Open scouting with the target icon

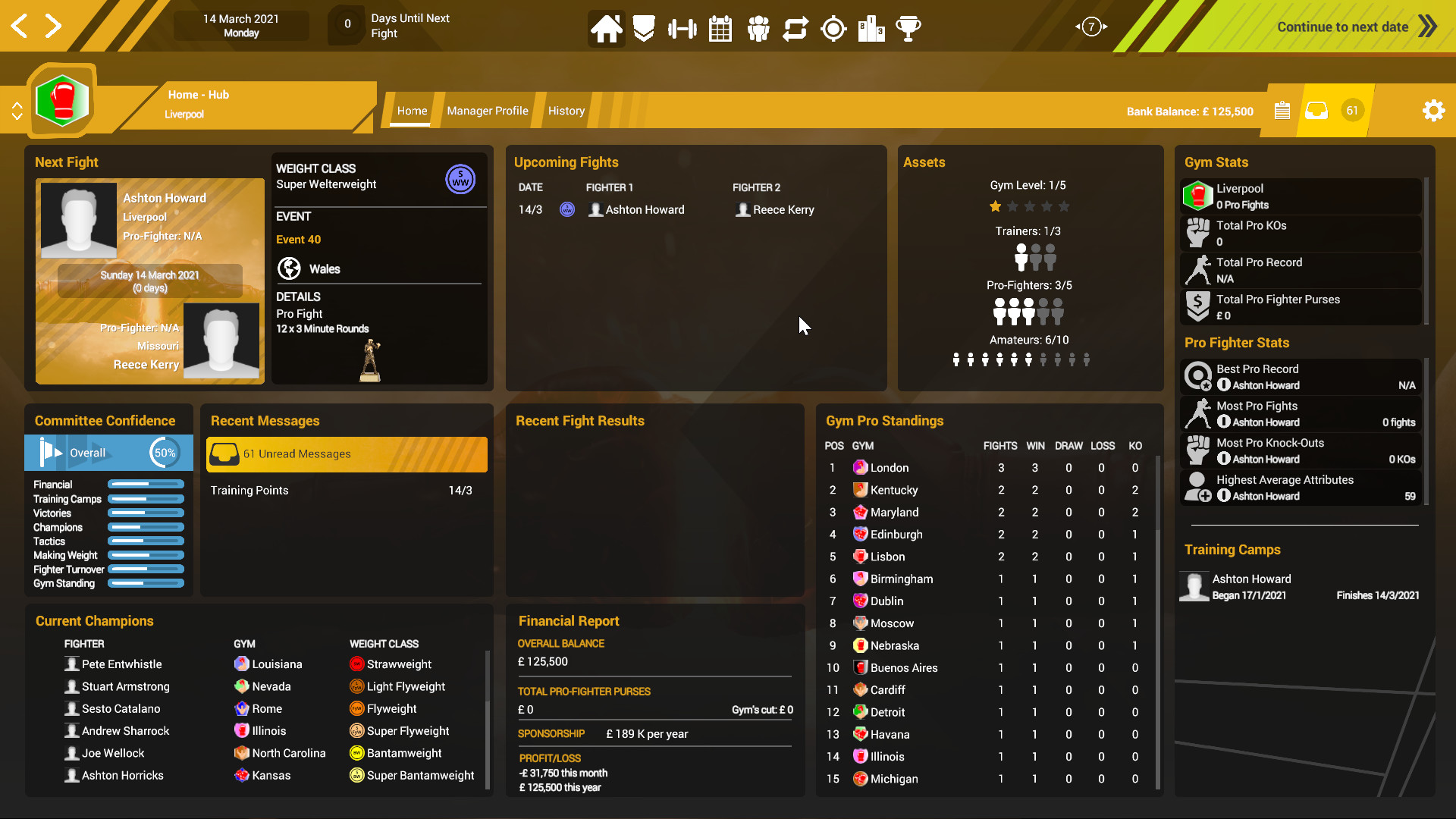(833, 28)
